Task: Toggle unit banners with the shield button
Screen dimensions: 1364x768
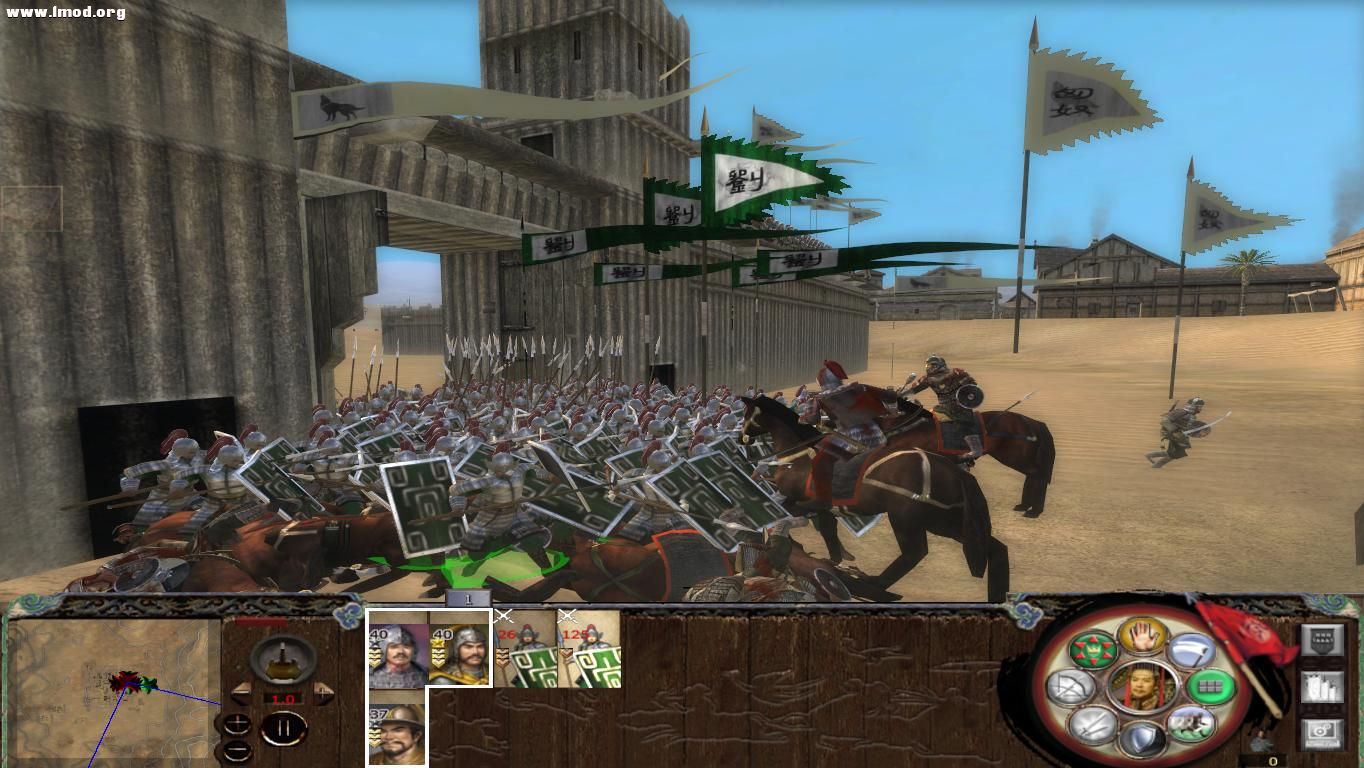Action: click(x=1323, y=641)
